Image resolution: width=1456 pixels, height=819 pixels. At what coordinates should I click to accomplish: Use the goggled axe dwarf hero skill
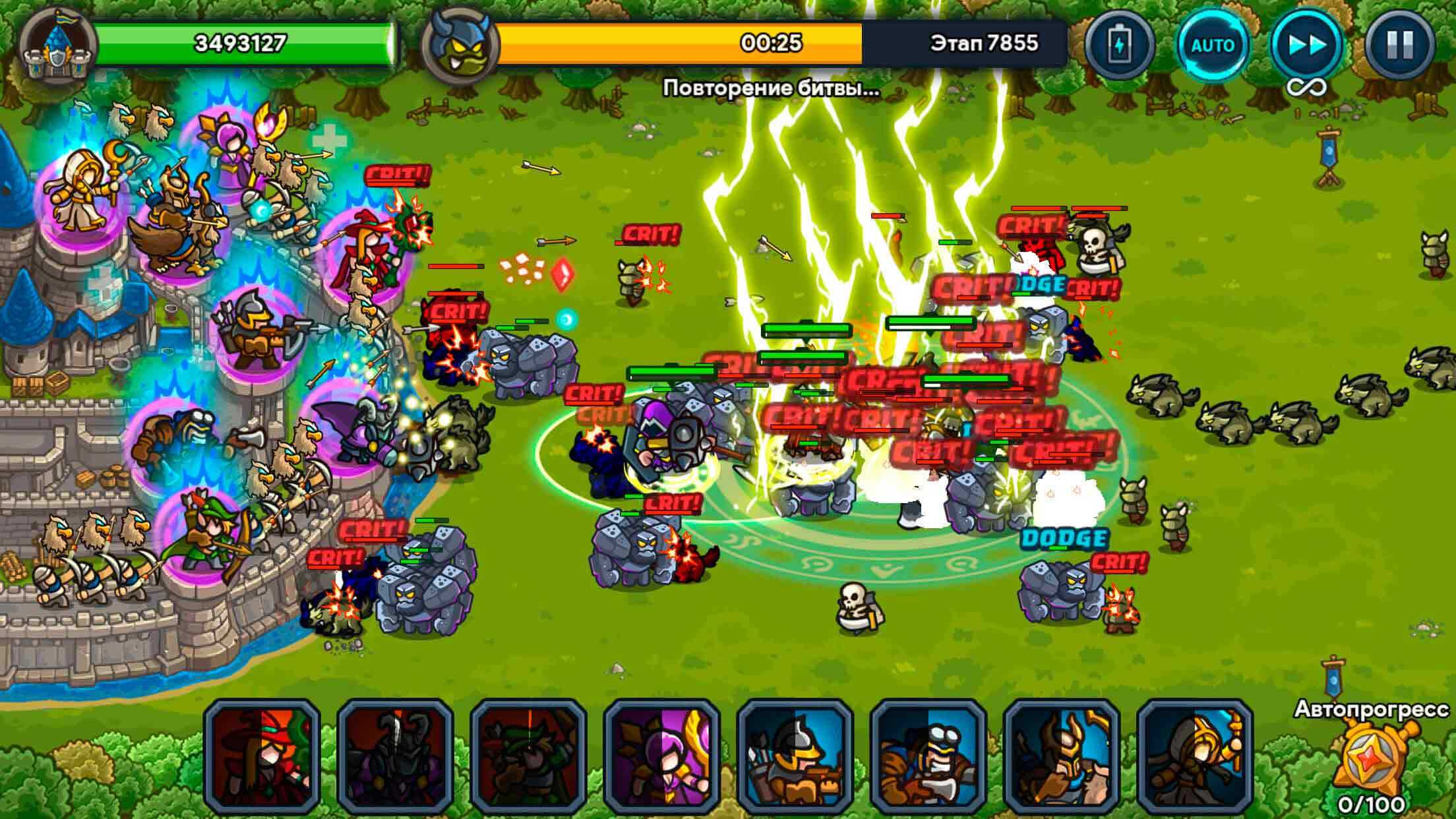928,756
